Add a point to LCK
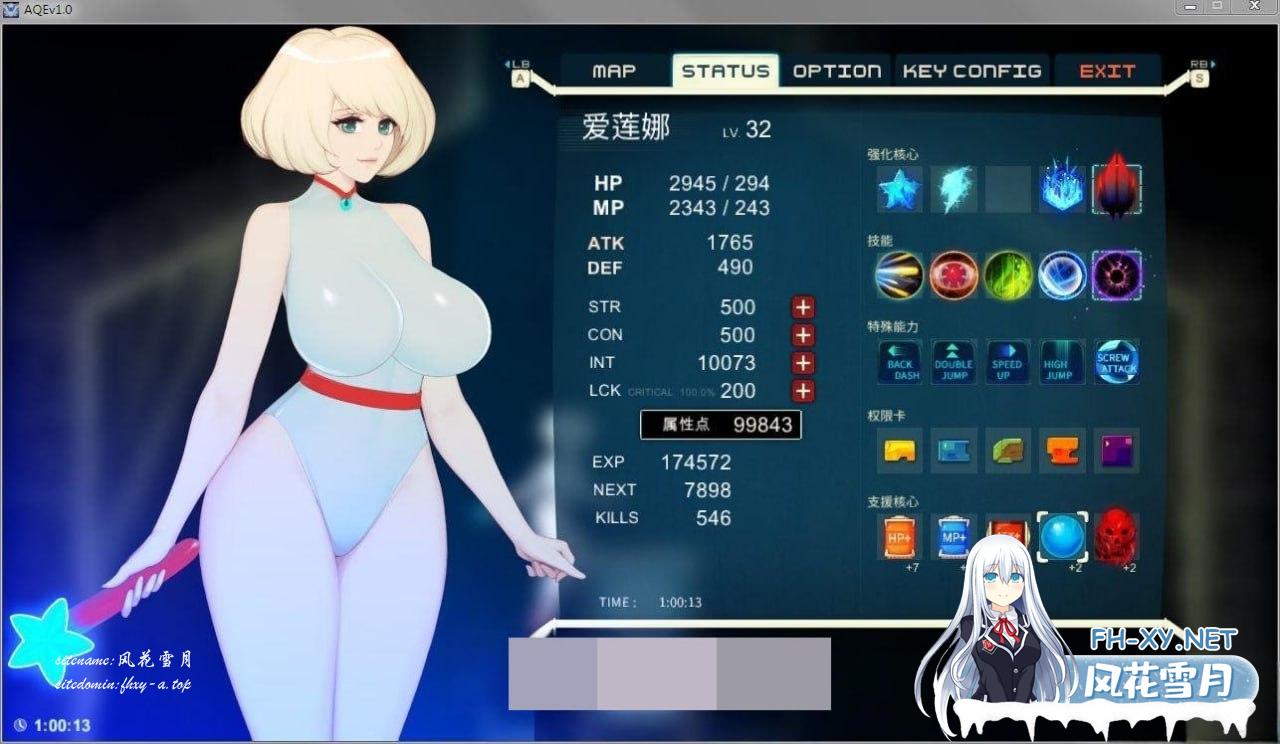 [x=803, y=391]
